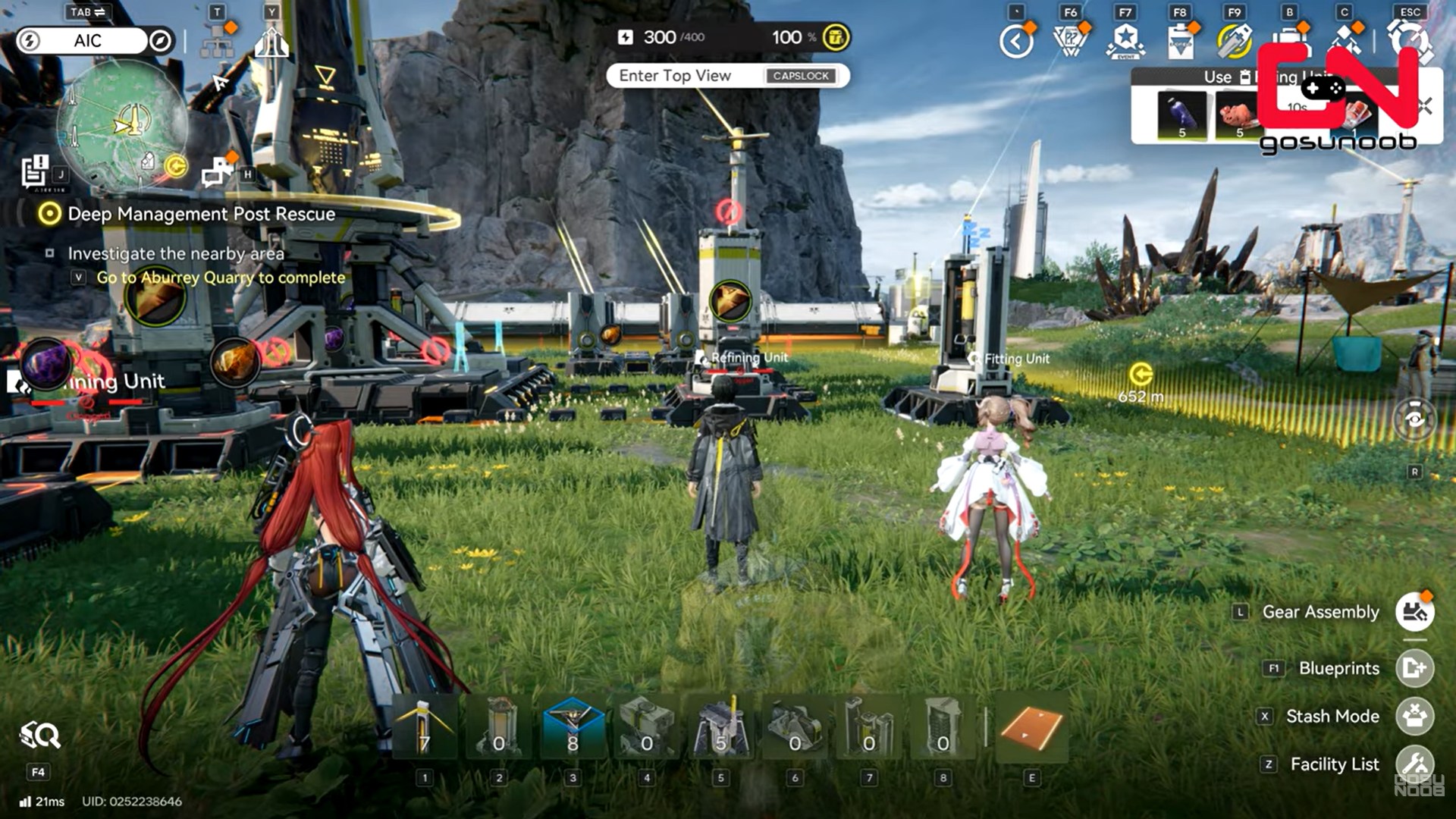Open the settings gear menu icon

pos(1410,39)
